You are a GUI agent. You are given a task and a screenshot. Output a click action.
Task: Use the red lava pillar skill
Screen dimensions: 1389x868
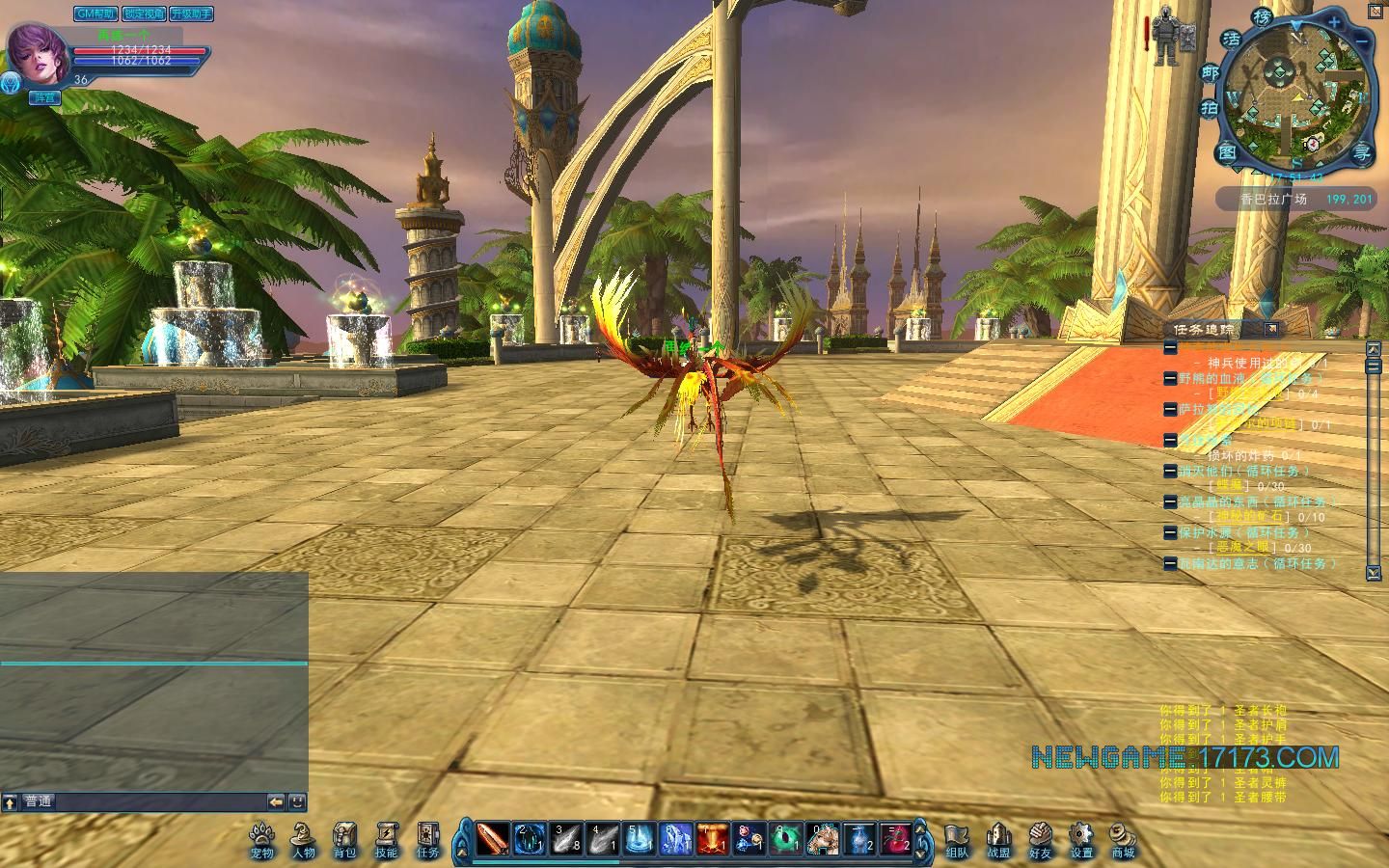(x=713, y=839)
